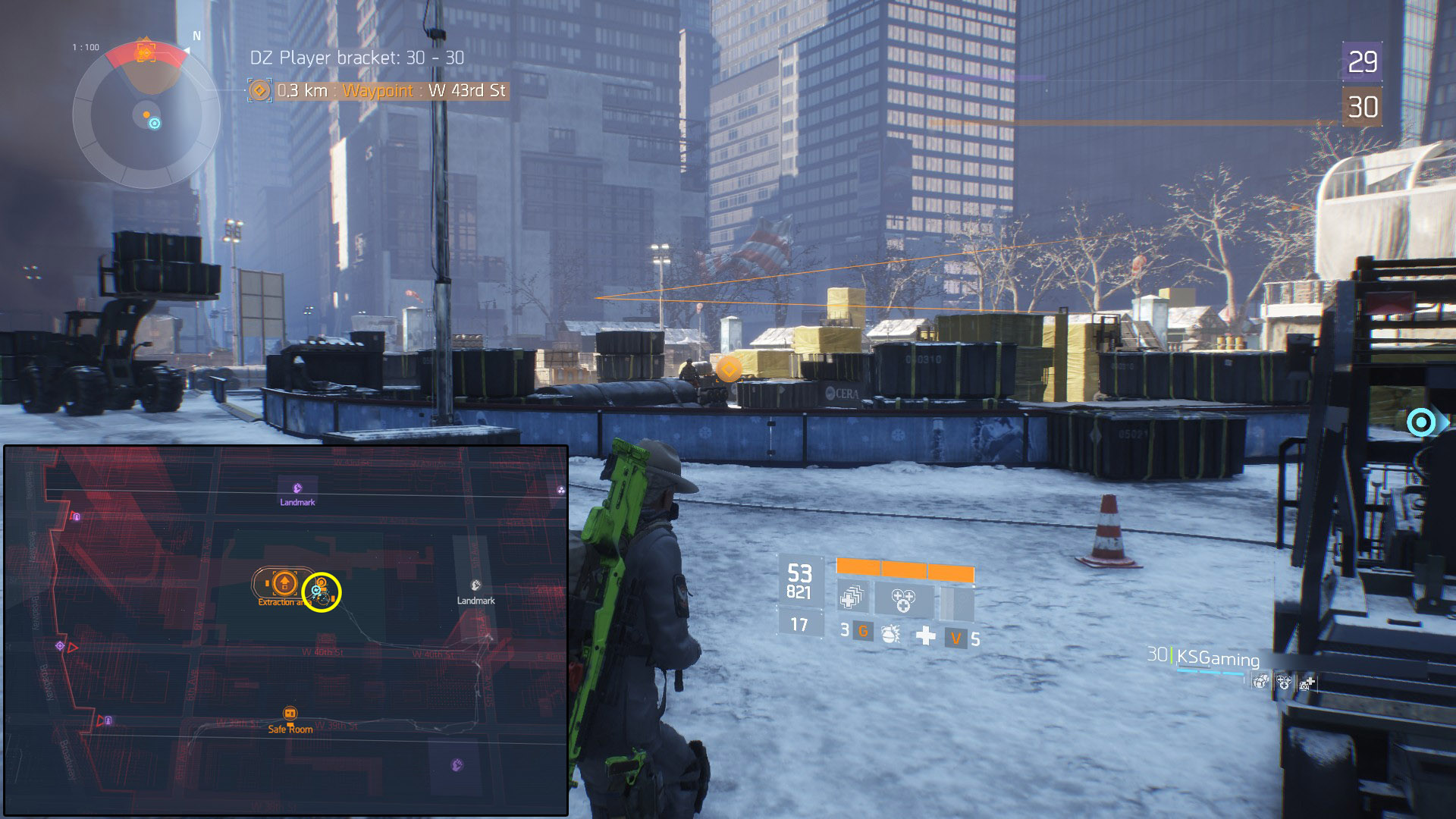The width and height of the screenshot is (1456, 819).
Task: Select the W 43rd St waypoint tracker
Action: point(378,91)
